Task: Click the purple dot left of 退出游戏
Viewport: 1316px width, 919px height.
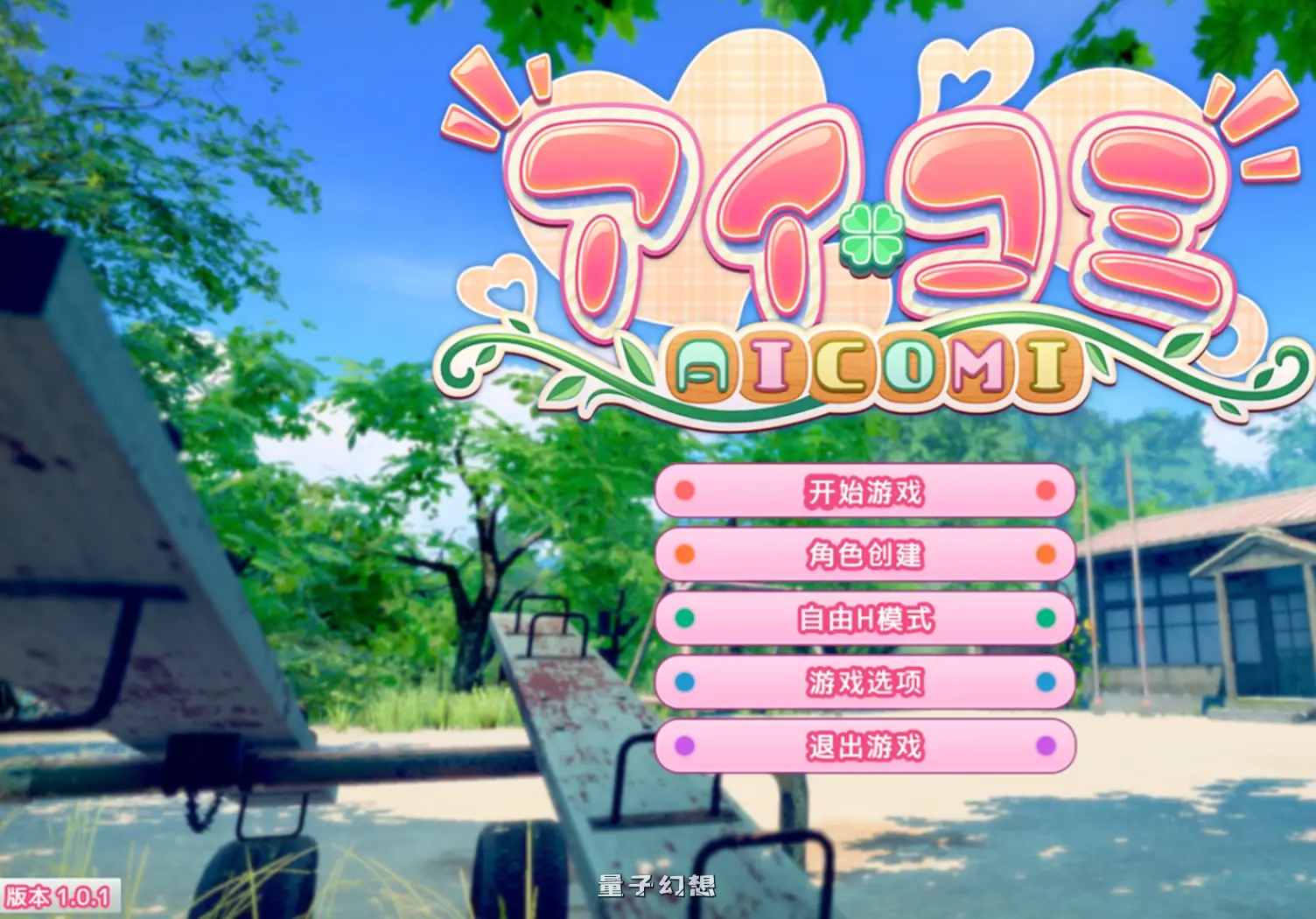Action: (x=685, y=745)
